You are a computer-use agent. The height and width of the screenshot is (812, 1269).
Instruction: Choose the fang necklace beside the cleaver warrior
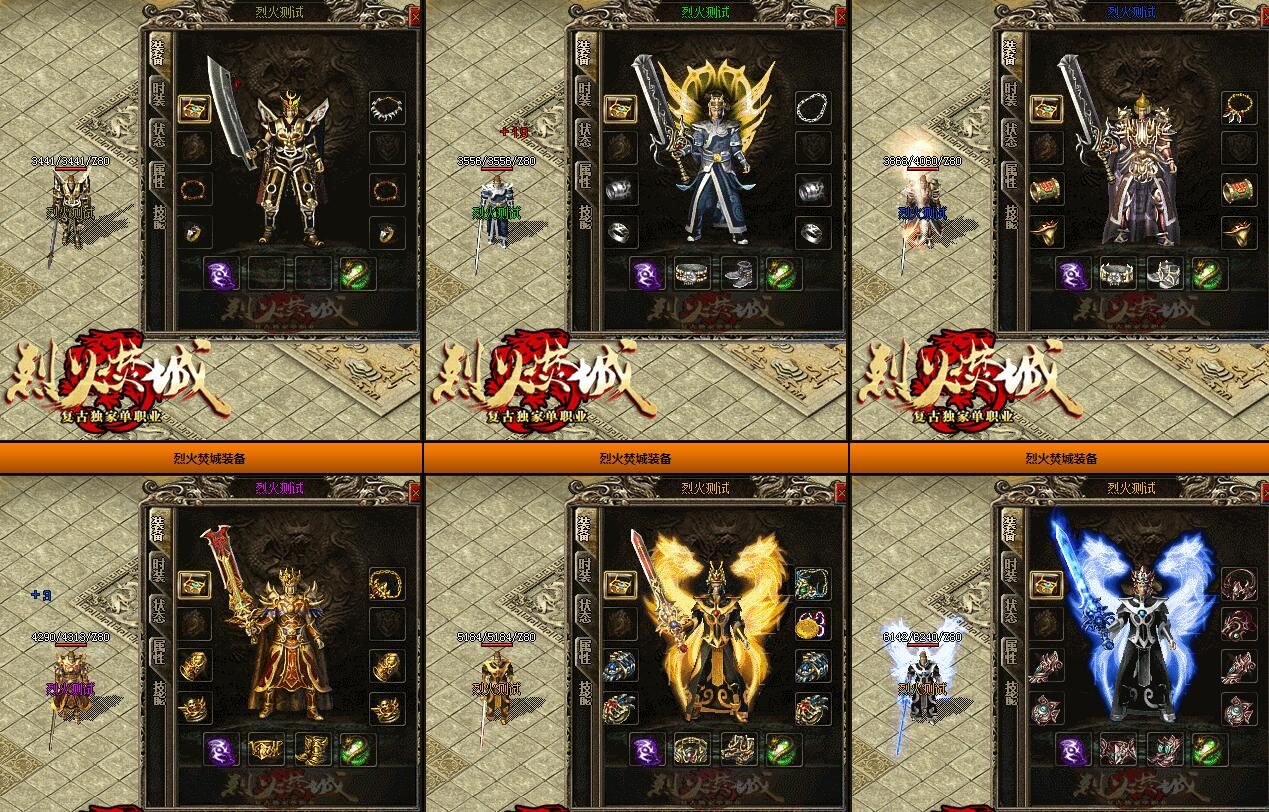(x=386, y=107)
